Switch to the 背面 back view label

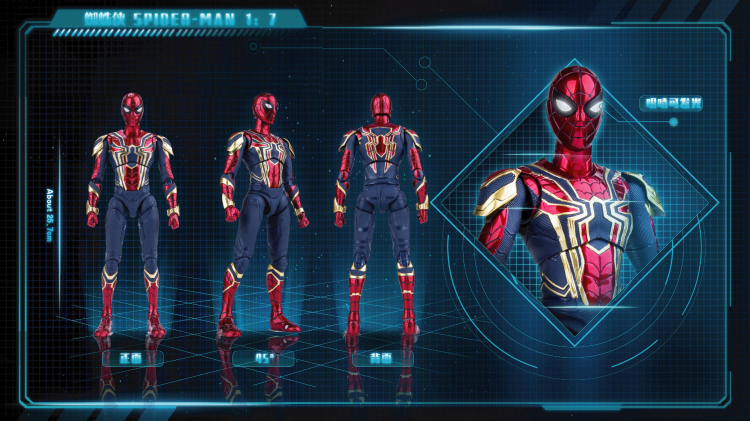click(x=383, y=356)
